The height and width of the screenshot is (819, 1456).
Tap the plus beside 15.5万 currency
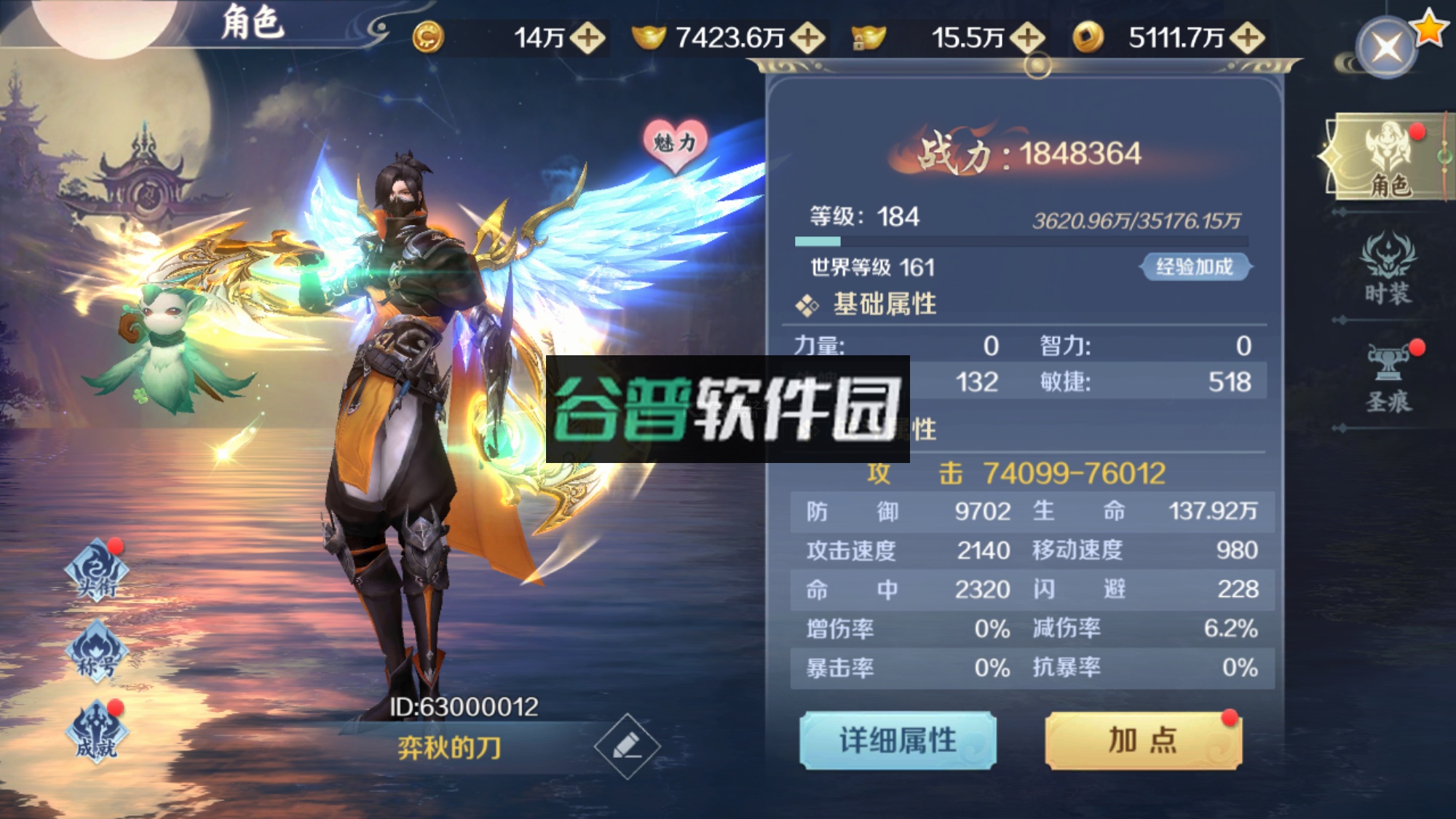tap(1027, 35)
